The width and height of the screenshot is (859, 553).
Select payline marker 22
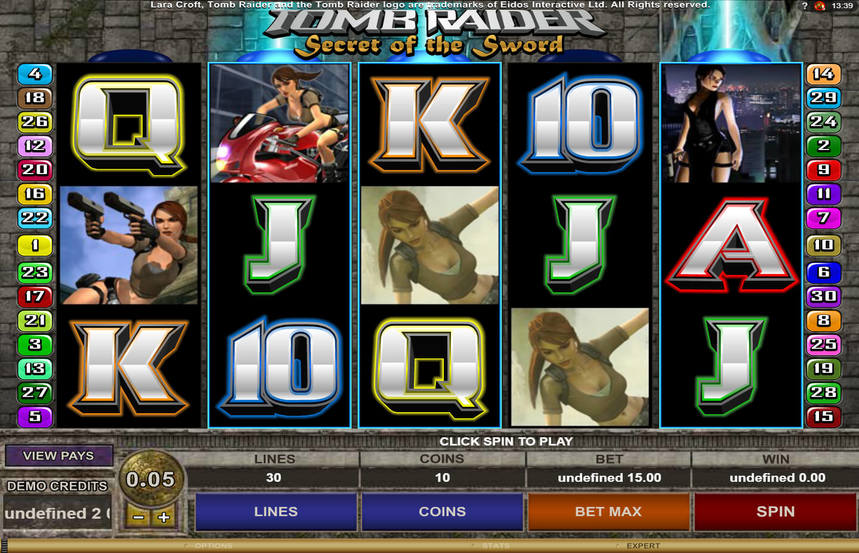pyautogui.click(x=35, y=218)
